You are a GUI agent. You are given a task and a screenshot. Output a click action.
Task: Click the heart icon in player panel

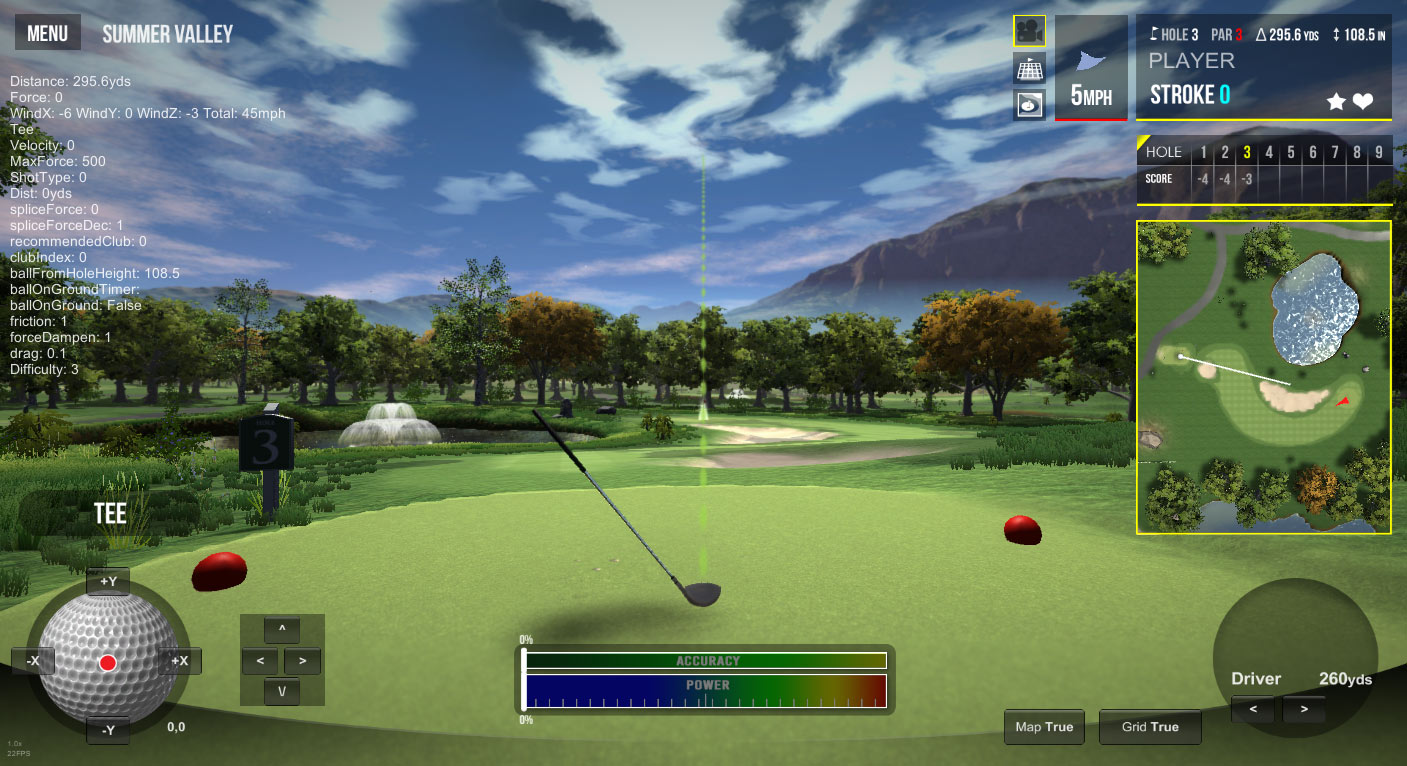1363,101
